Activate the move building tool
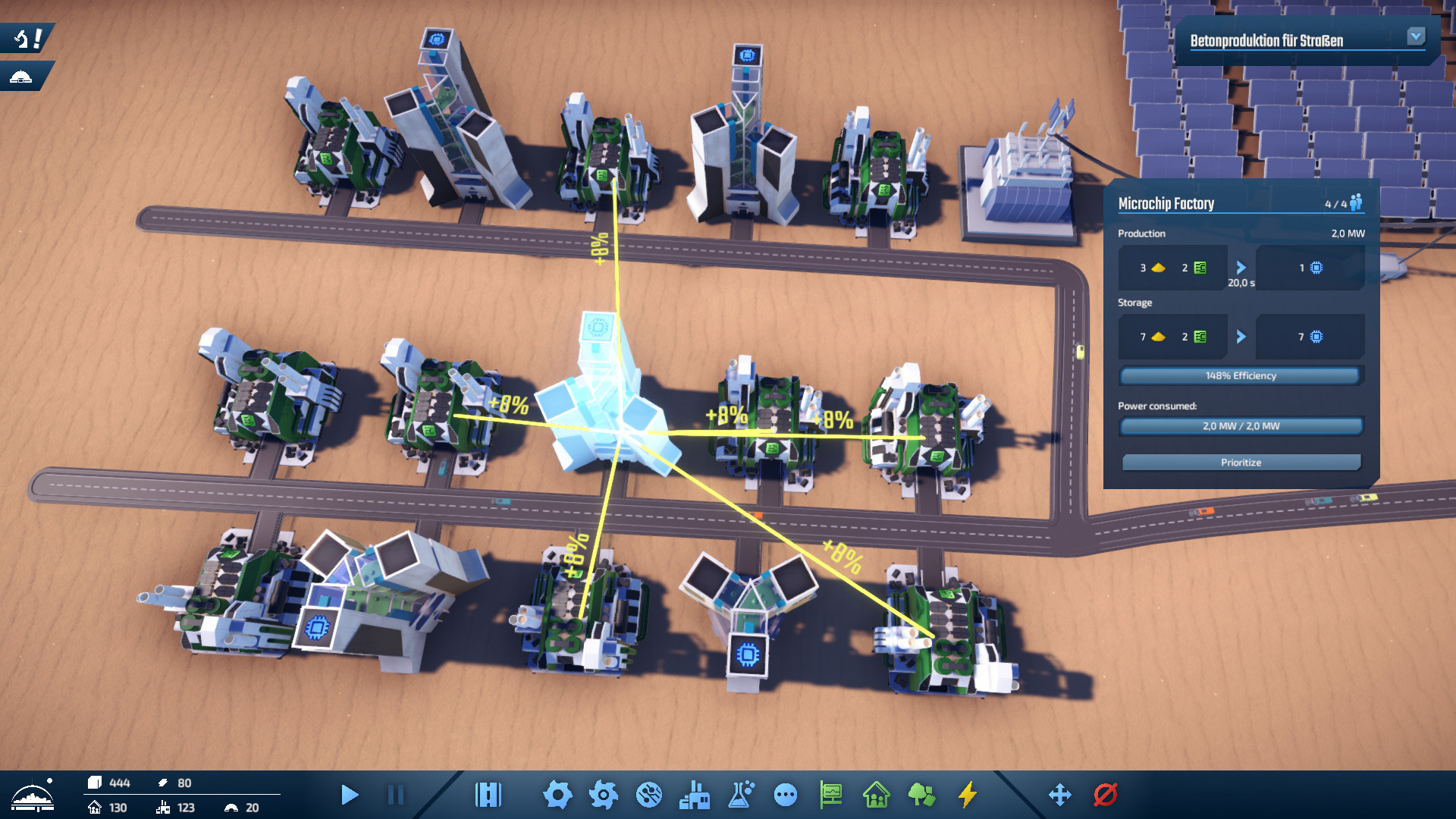Screen dimensions: 1456x819 [x=1059, y=795]
